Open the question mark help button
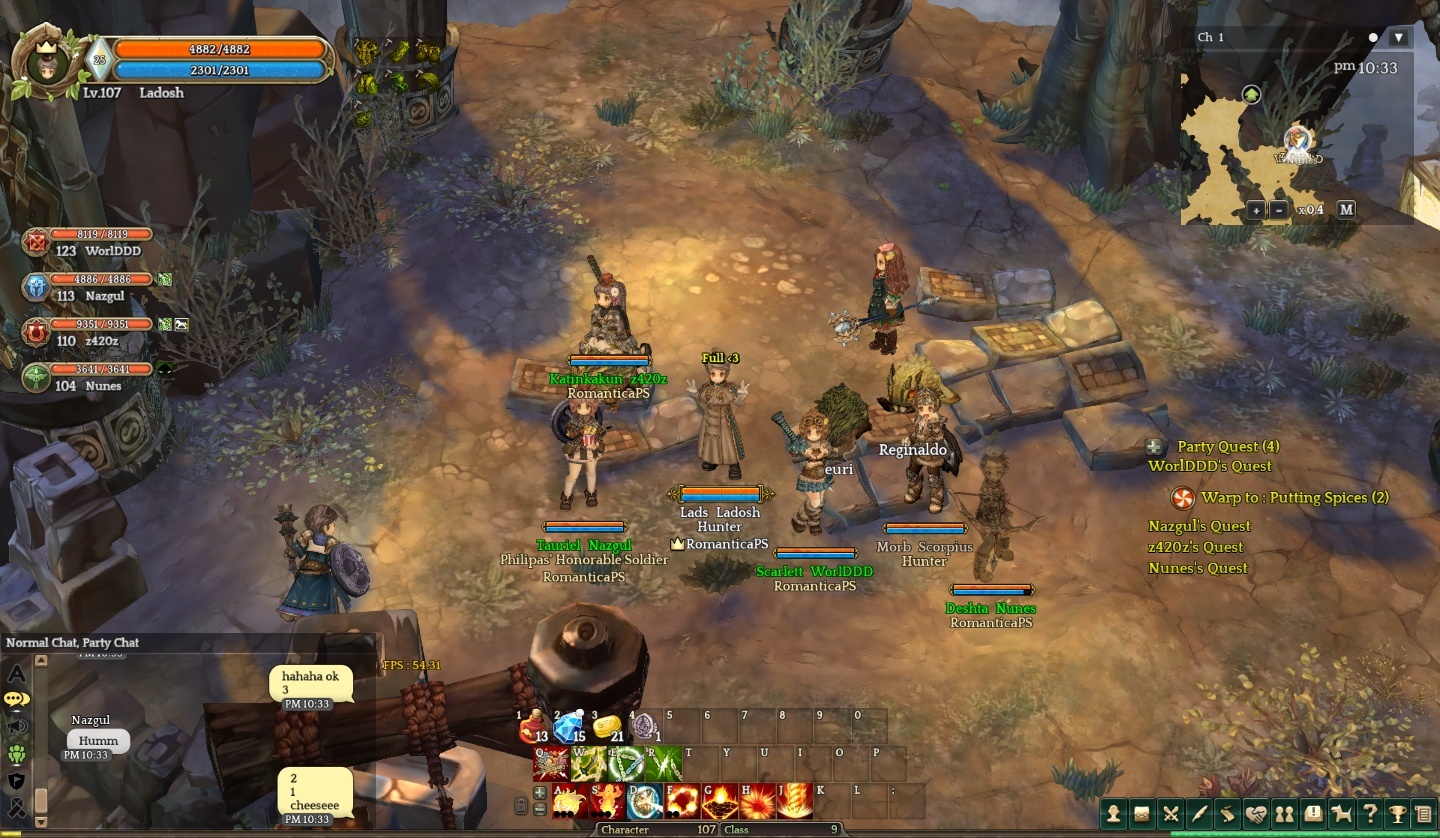Screen dimensions: 1440x838 click(x=1369, y=814)
